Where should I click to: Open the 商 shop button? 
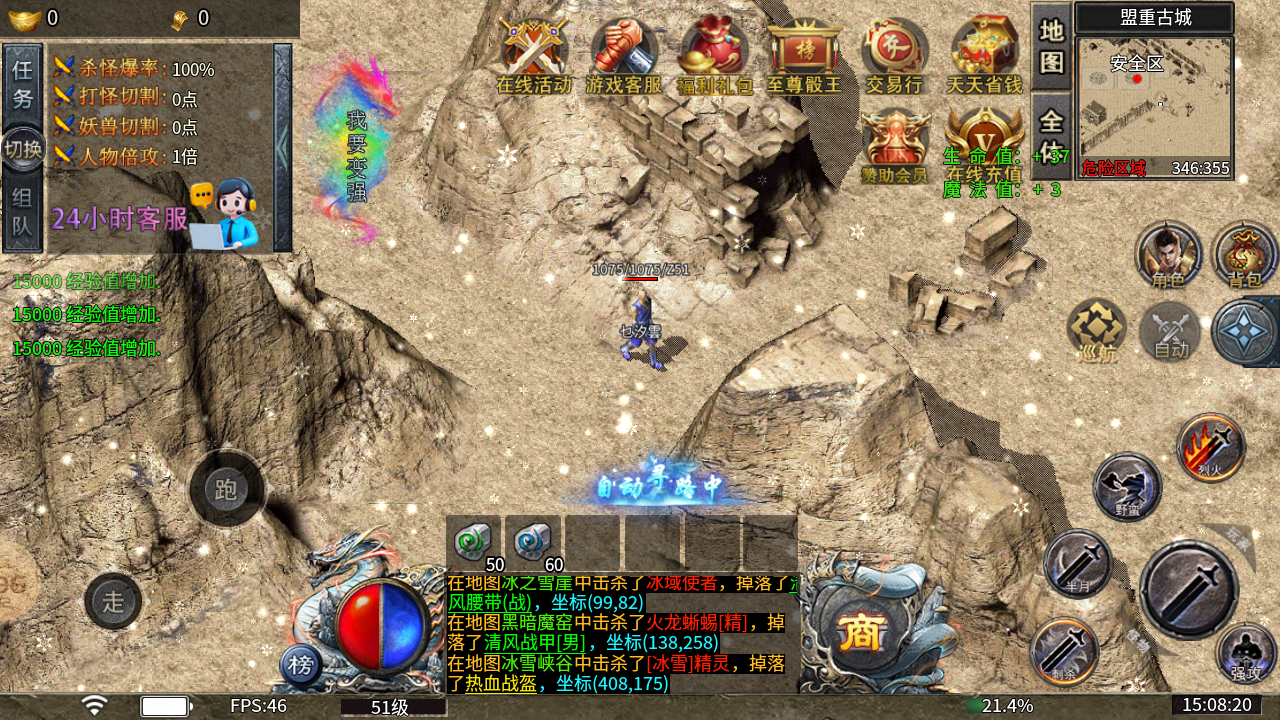[861, 632]
